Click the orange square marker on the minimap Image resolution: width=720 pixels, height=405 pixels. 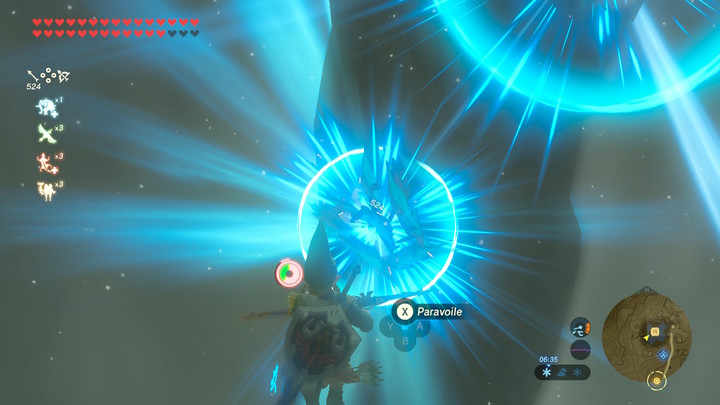pos(655,331)
